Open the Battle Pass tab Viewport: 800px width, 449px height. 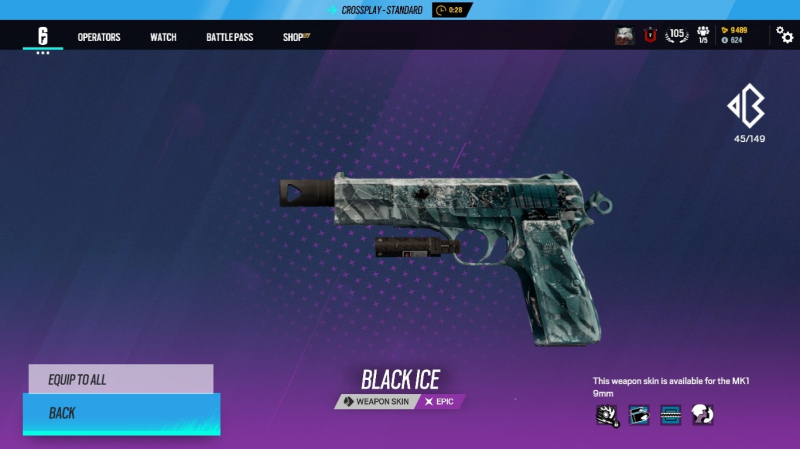[x=229, y=37]
